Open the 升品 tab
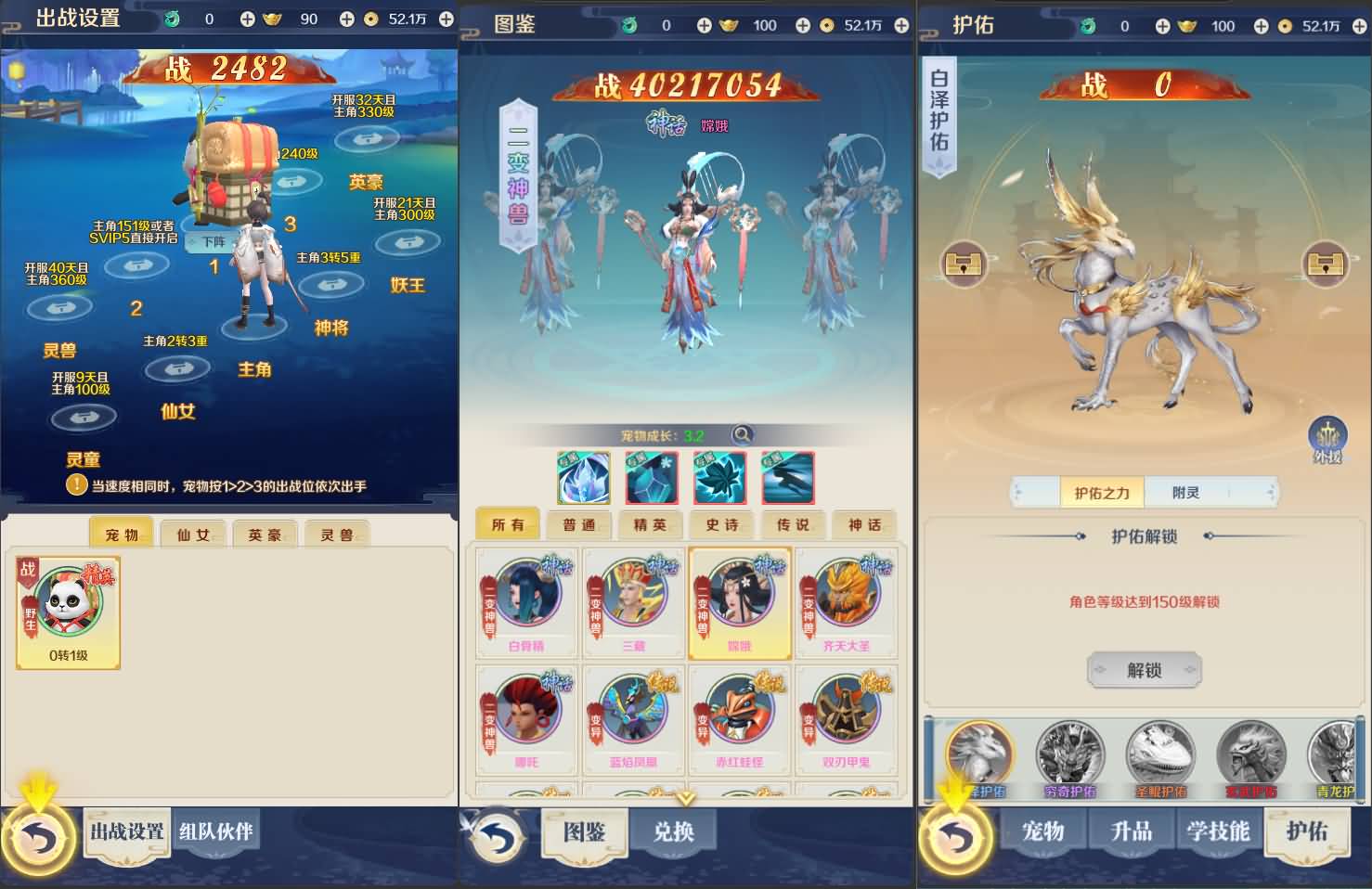This screenshot has width=1372, height=889. point(1131,831)
